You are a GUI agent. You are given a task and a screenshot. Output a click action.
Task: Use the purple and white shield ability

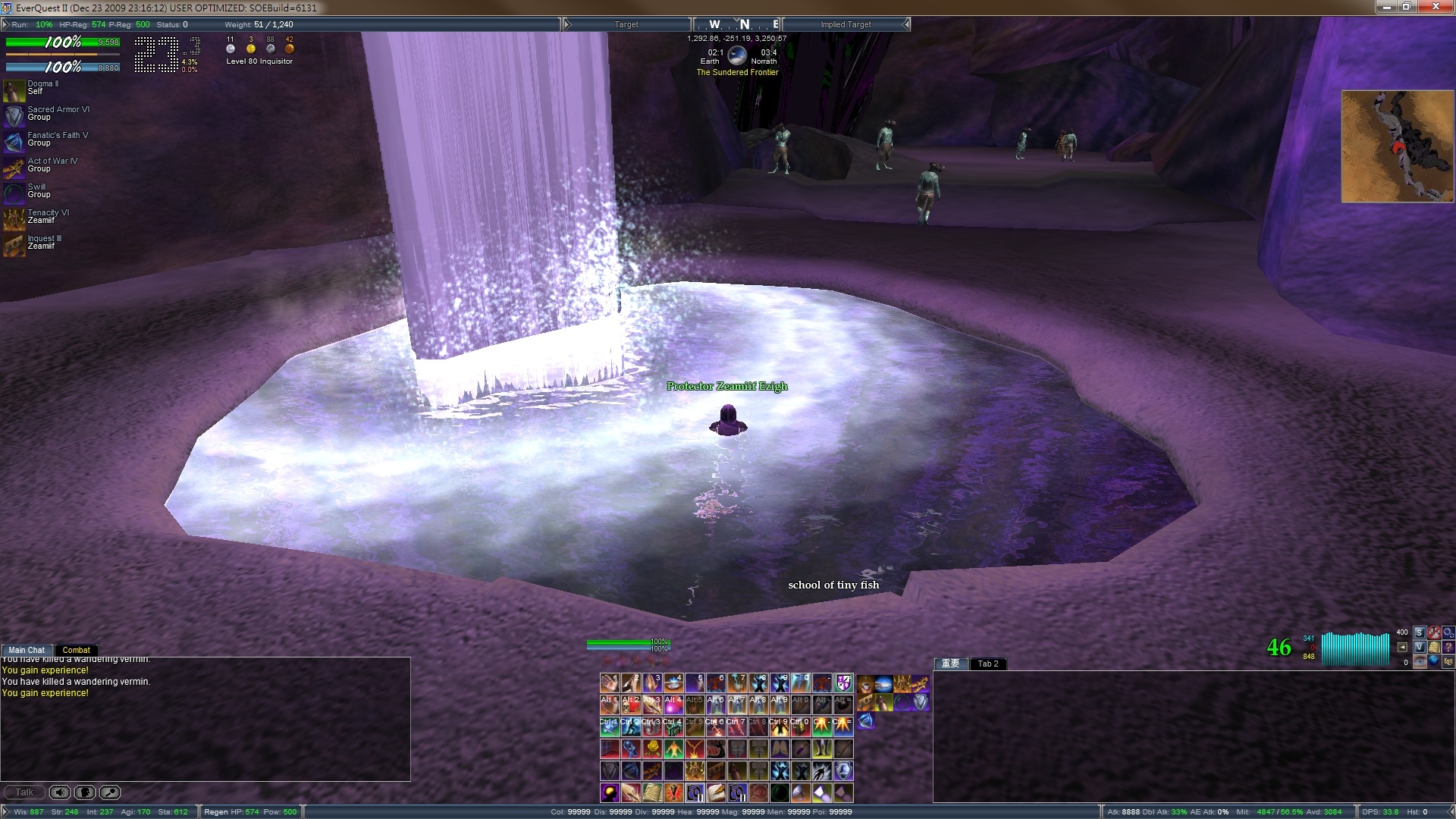[x=843, y=682]
